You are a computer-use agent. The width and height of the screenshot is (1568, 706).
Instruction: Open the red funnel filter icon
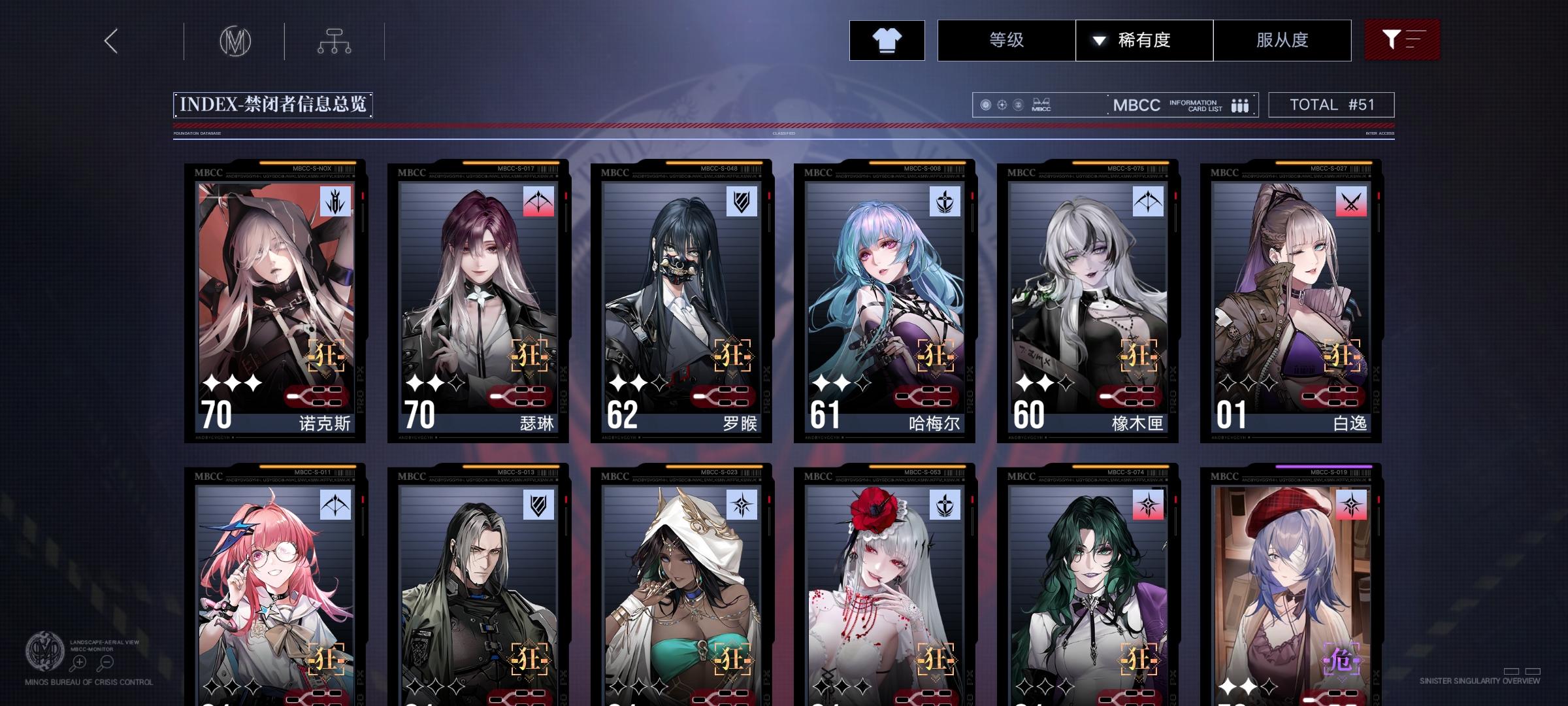point(1401,39)
